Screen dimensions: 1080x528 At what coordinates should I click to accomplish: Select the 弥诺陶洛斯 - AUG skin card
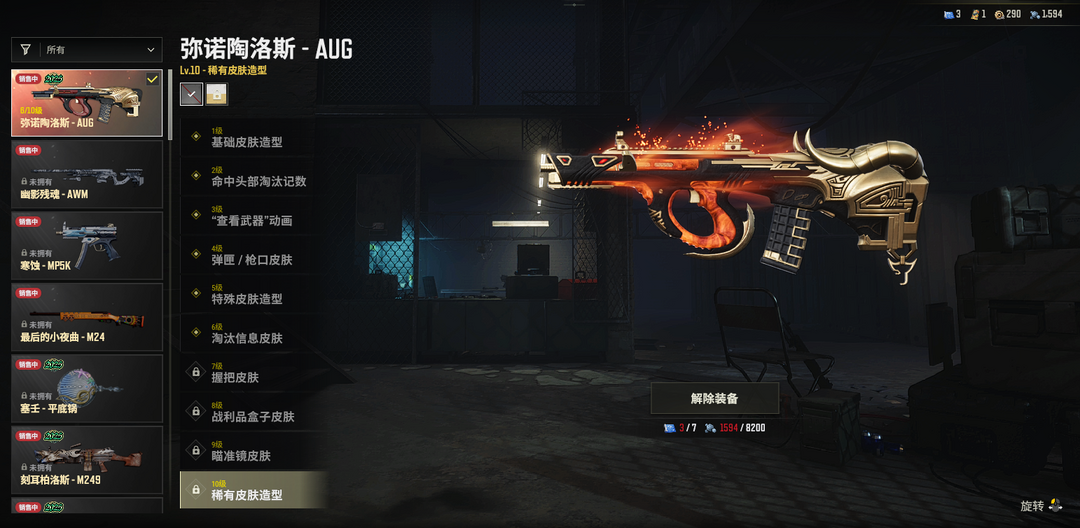(x=87, y=103)
